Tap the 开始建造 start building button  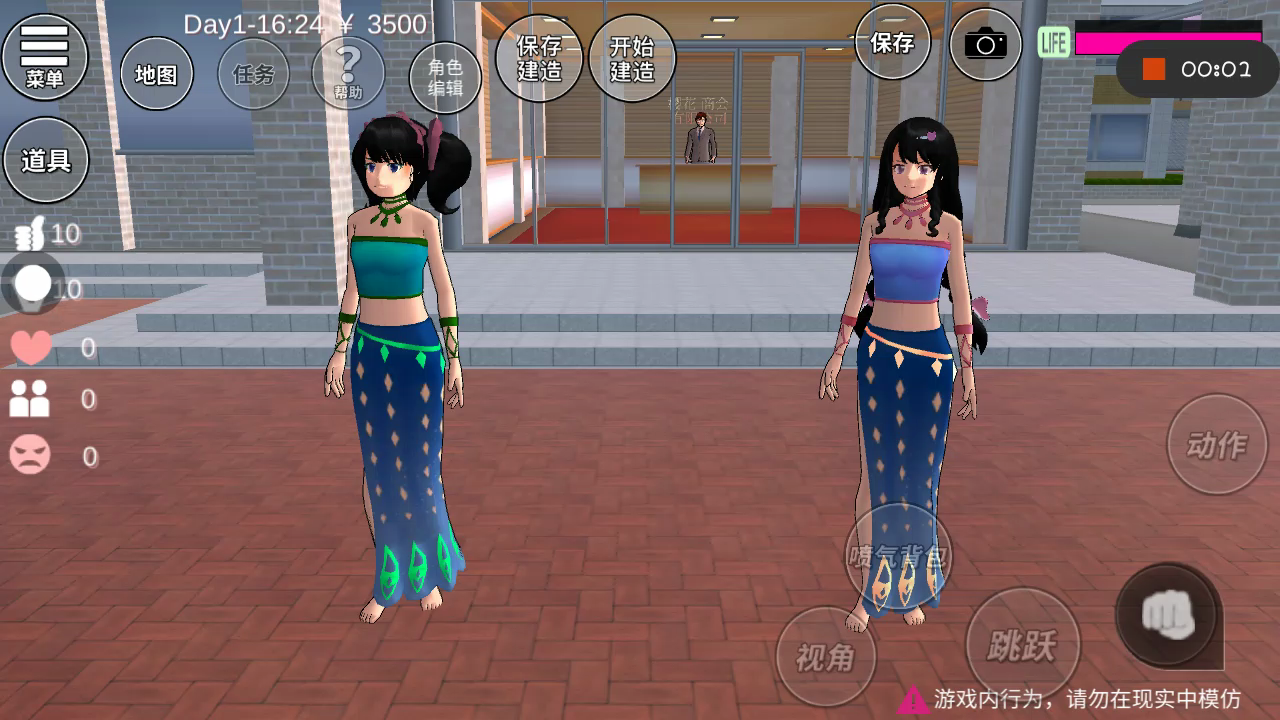tap(632, 58)
